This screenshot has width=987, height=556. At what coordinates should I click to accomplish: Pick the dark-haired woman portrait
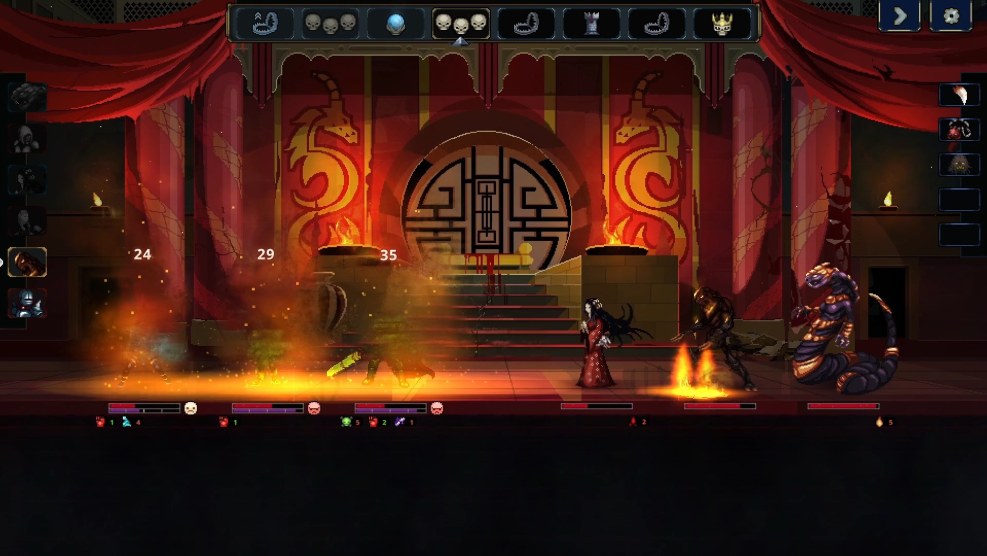tap(28, 180)
